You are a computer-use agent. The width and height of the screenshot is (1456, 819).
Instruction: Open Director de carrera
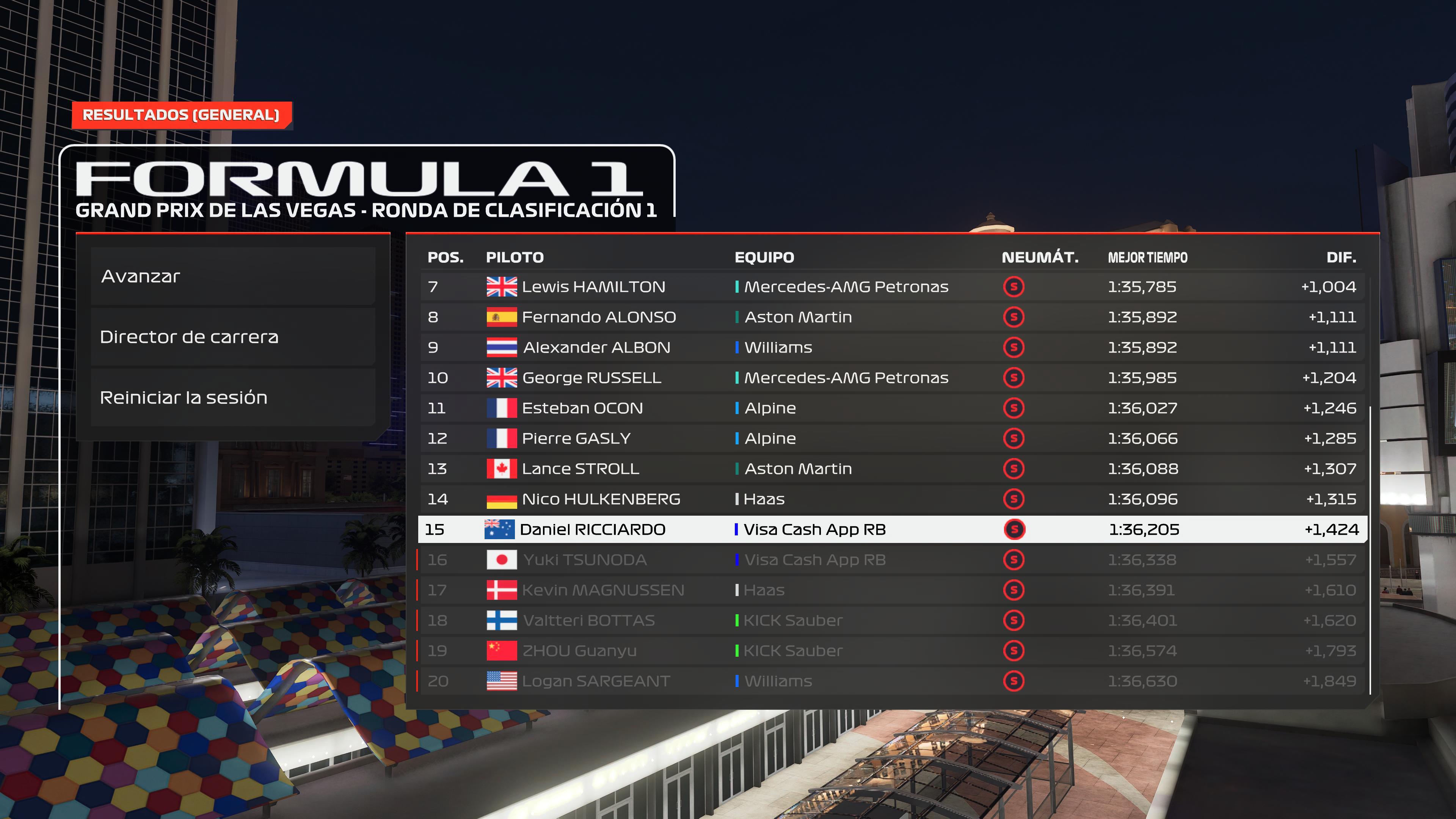pos(232,337)
